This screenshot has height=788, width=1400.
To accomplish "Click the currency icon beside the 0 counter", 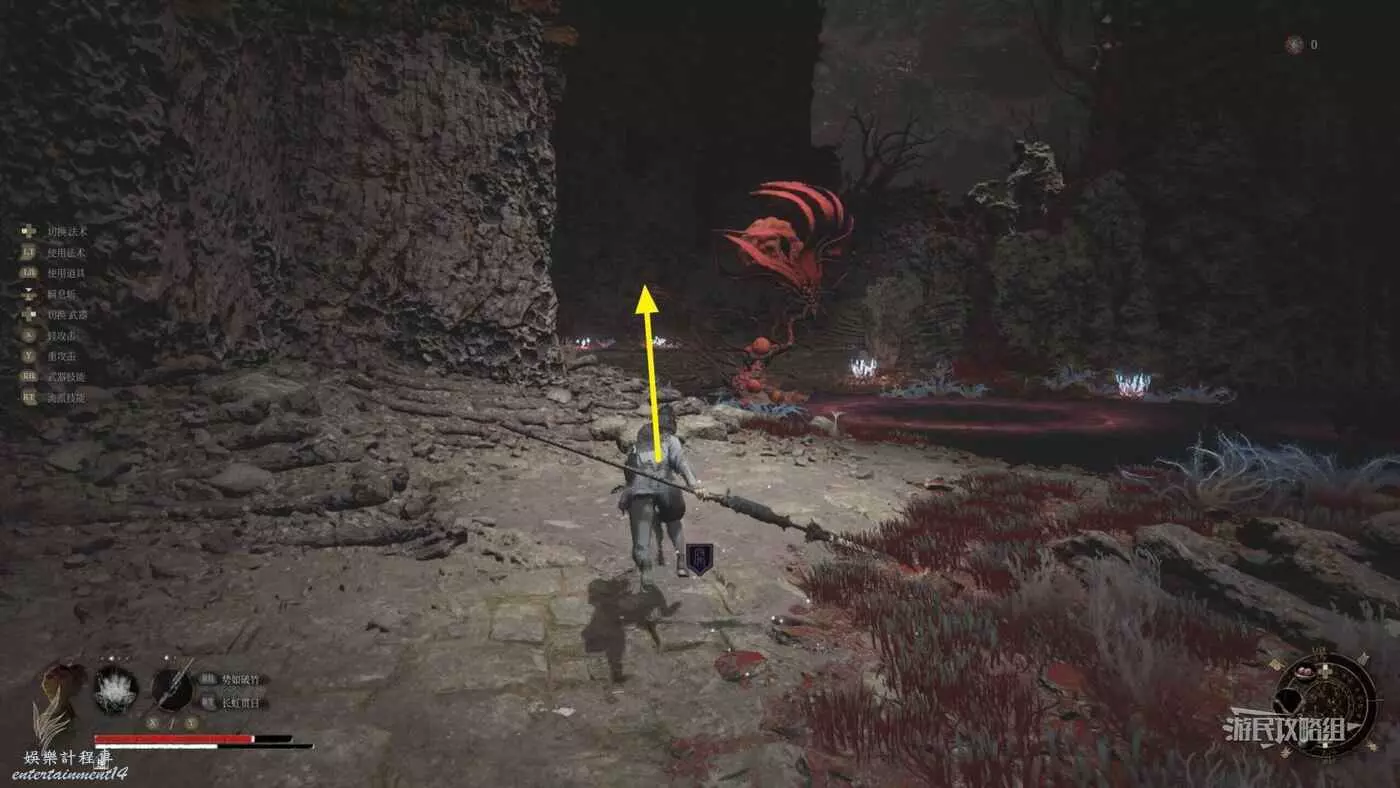I will tap(1294, 44).
